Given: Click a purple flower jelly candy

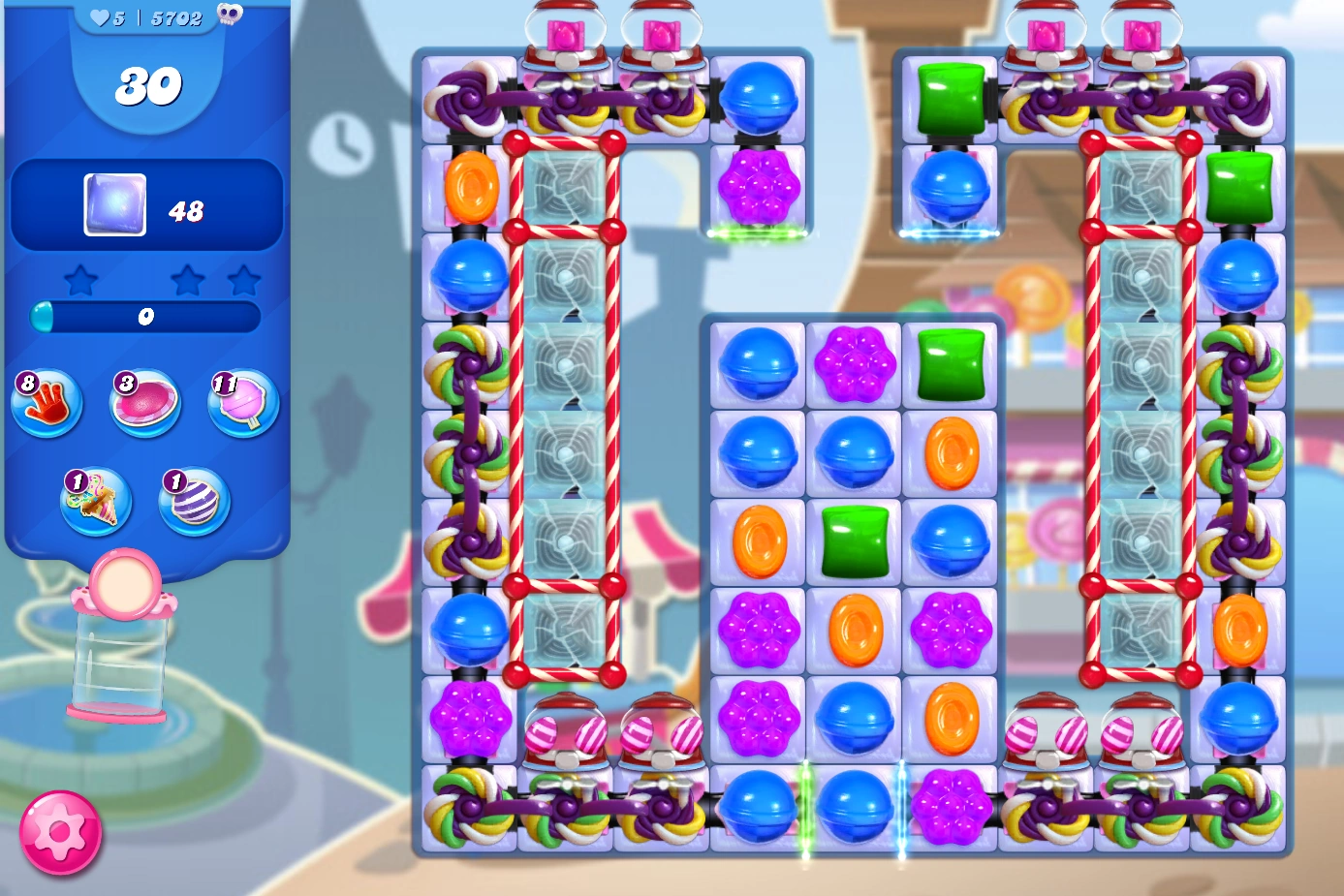Looking at the screenshot, I should [x=762, y=631].
